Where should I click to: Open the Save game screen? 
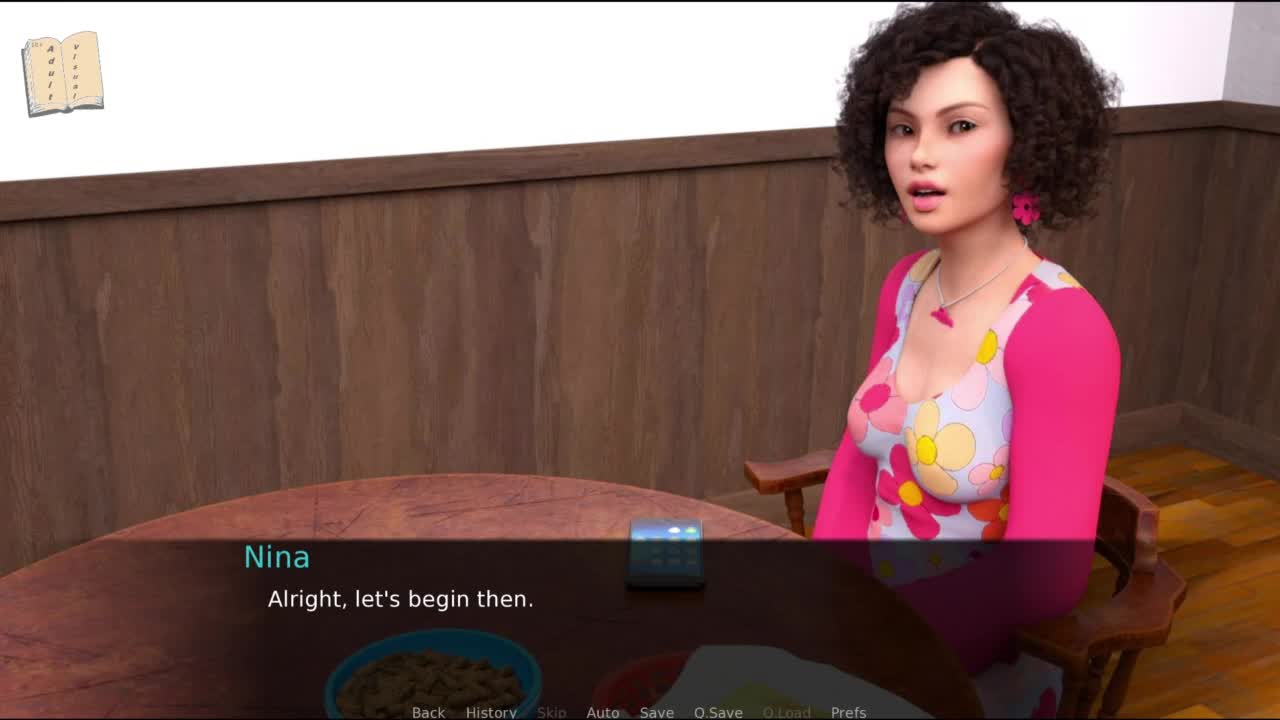point(657,712)
